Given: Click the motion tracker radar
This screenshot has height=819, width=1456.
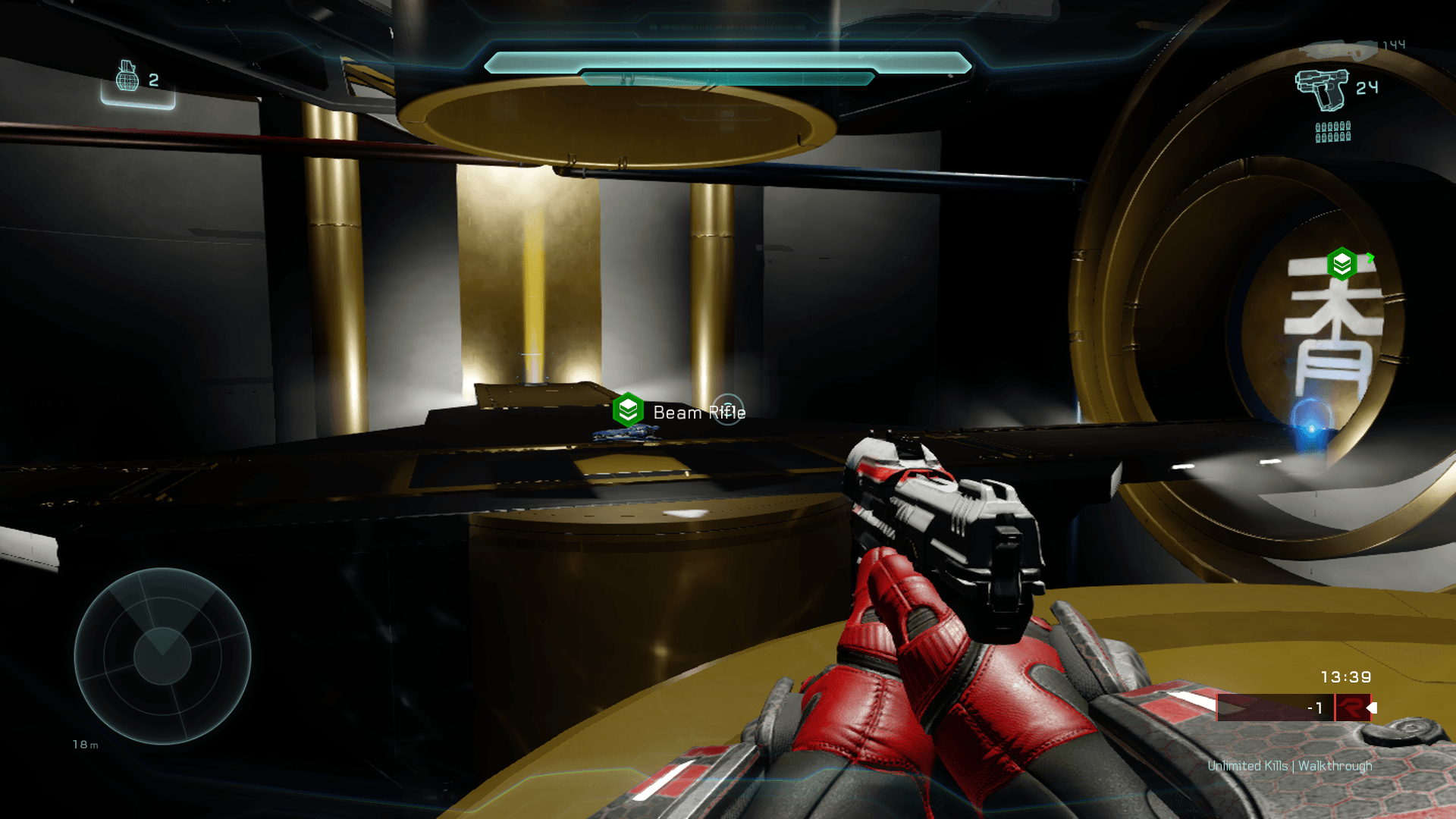Looking at the screenshot, I should pyautogui.click(x=162, y=656).
